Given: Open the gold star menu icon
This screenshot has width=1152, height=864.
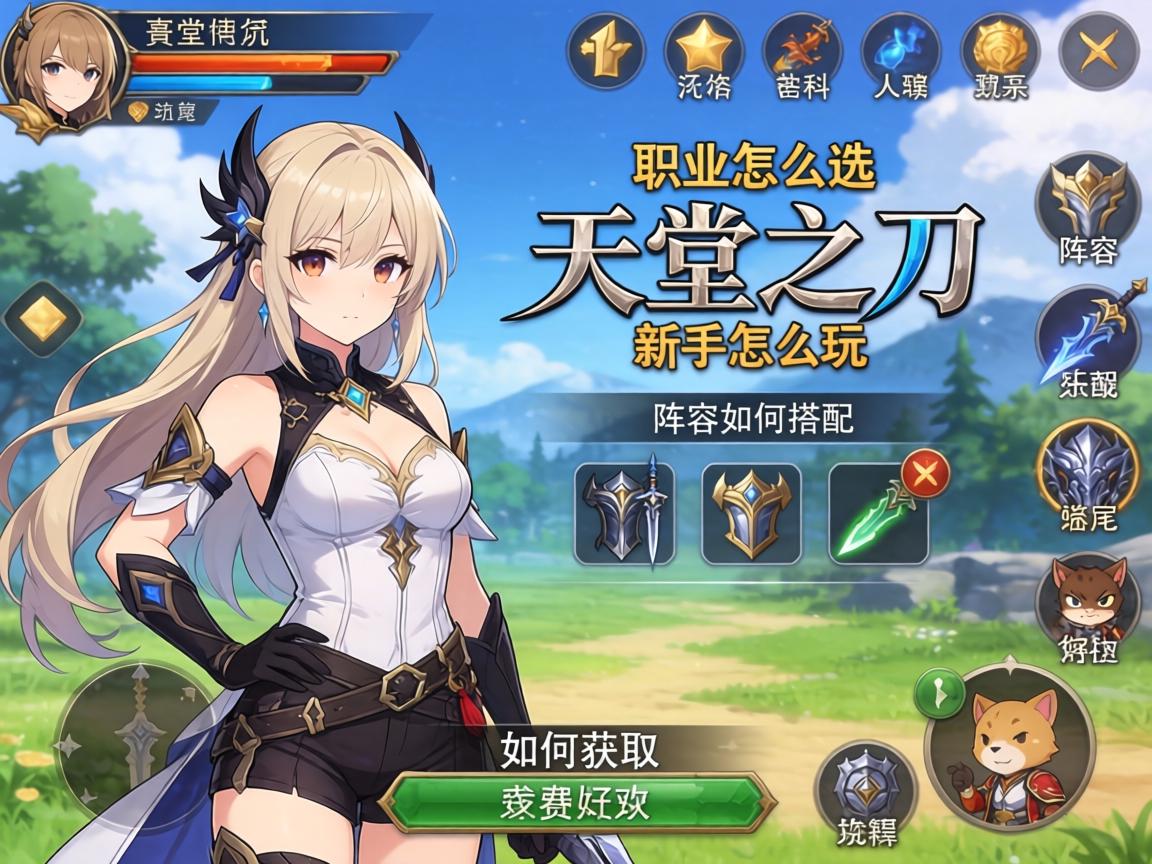Looking at the screenshot, I should 702,48.
